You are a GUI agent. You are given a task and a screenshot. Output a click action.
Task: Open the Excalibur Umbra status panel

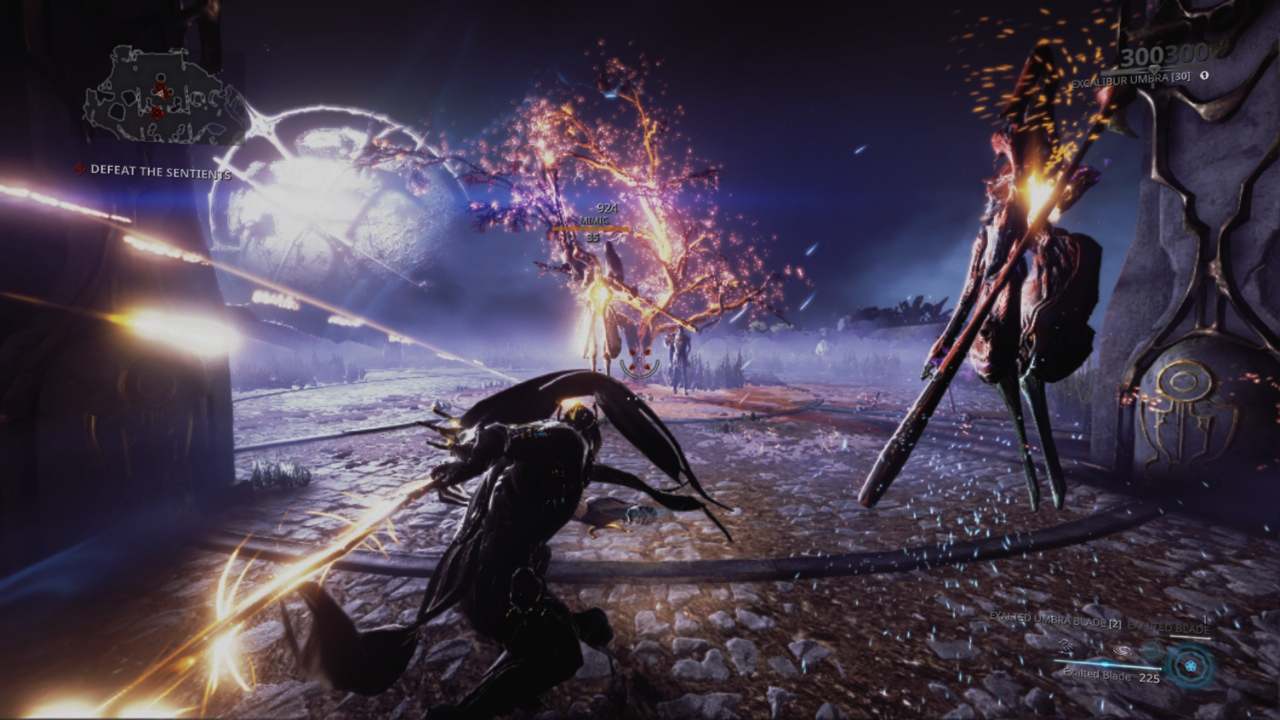[1135, 77]
